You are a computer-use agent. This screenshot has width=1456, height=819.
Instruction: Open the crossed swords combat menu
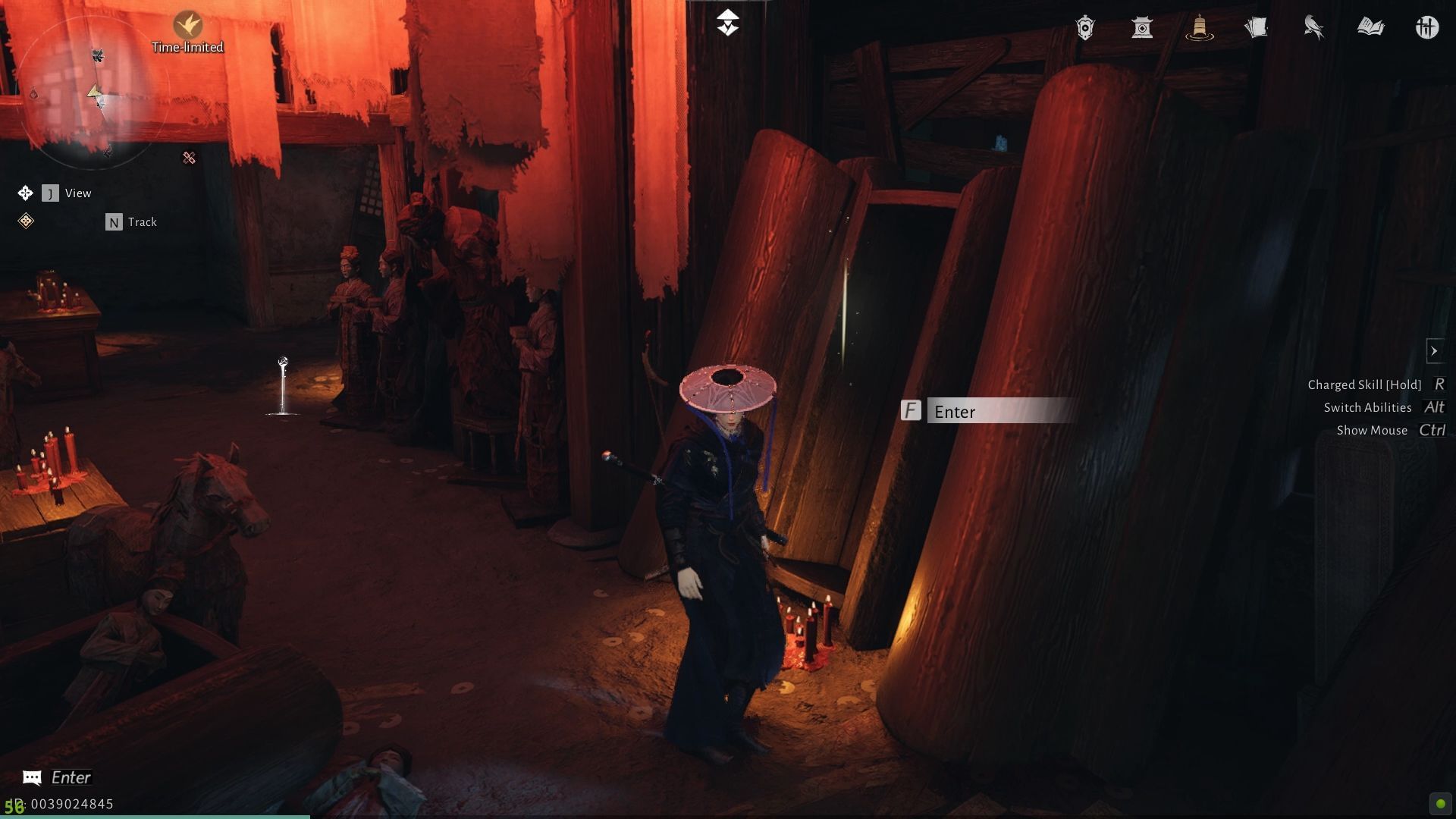pos(1428,27)
